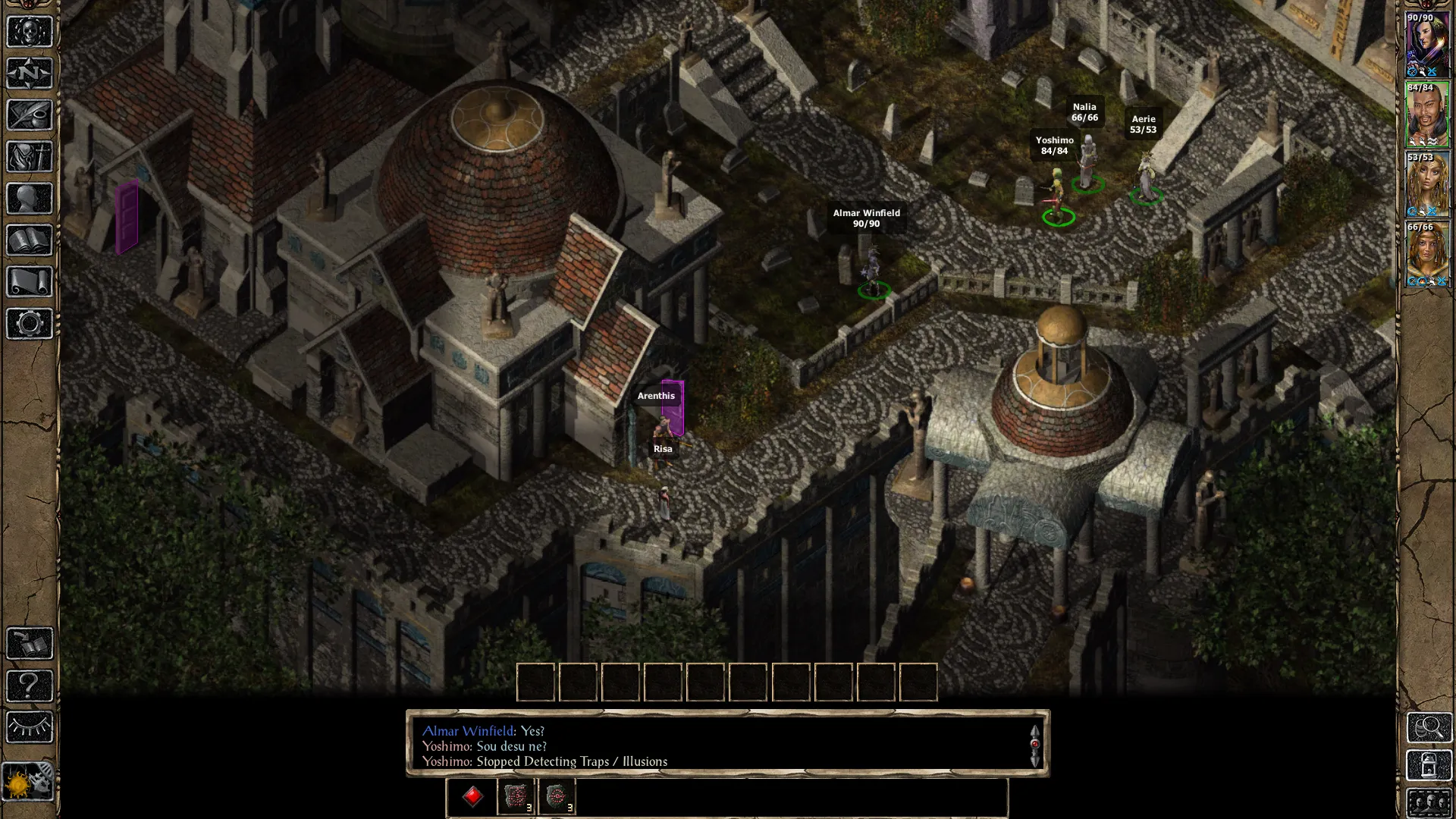Select all party with three helmets button
The image size is (1456, 819).
pos(1429,802)
